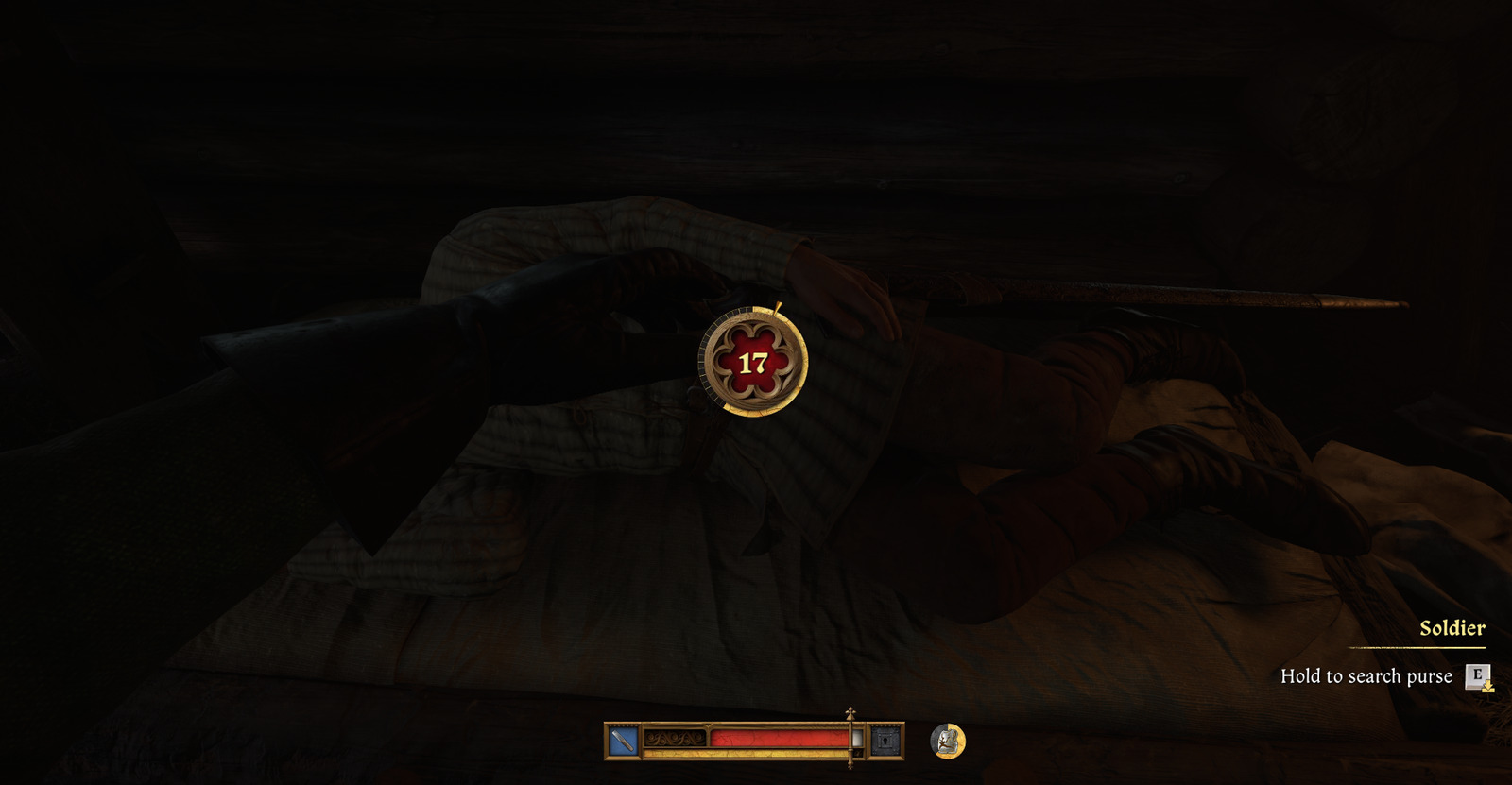Toggle the white marker segment on the health bar
This screenshot has width=1512, height=785.
[856, 739]
